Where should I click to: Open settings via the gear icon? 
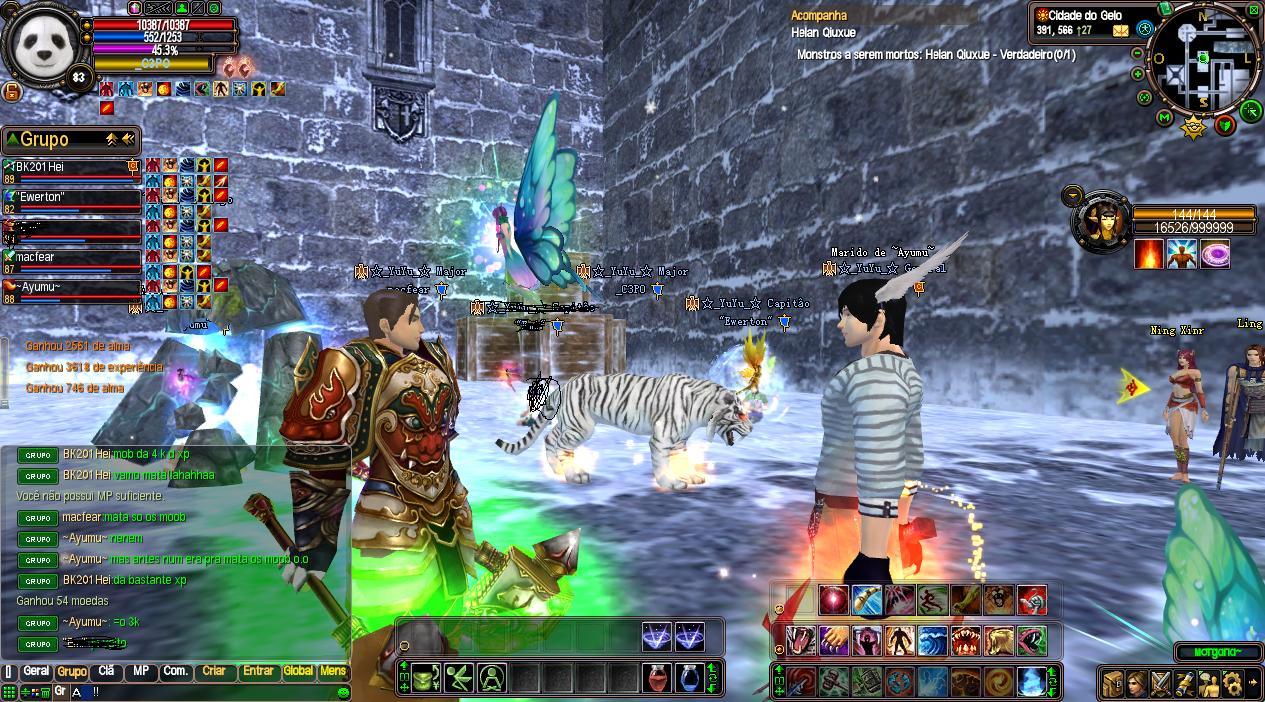click(x=1231, y=683)
